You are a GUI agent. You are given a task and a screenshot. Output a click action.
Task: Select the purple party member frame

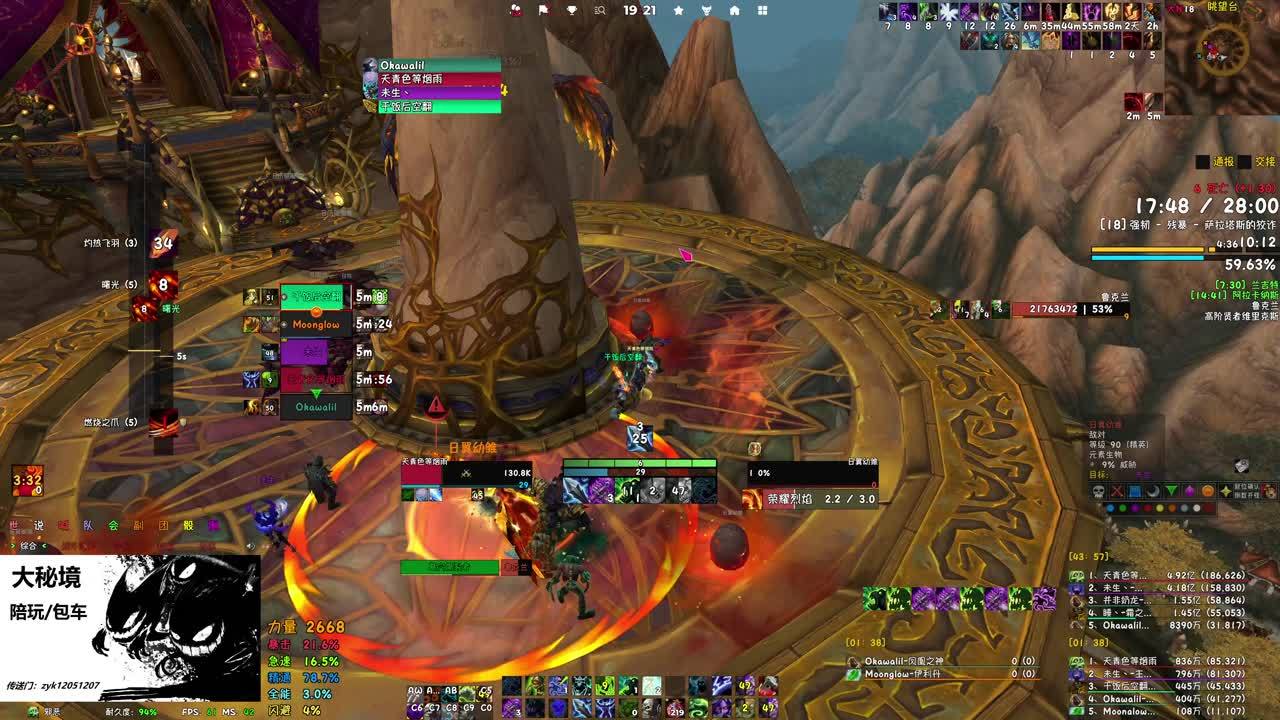pyautogui.click(x=316, y=352)
